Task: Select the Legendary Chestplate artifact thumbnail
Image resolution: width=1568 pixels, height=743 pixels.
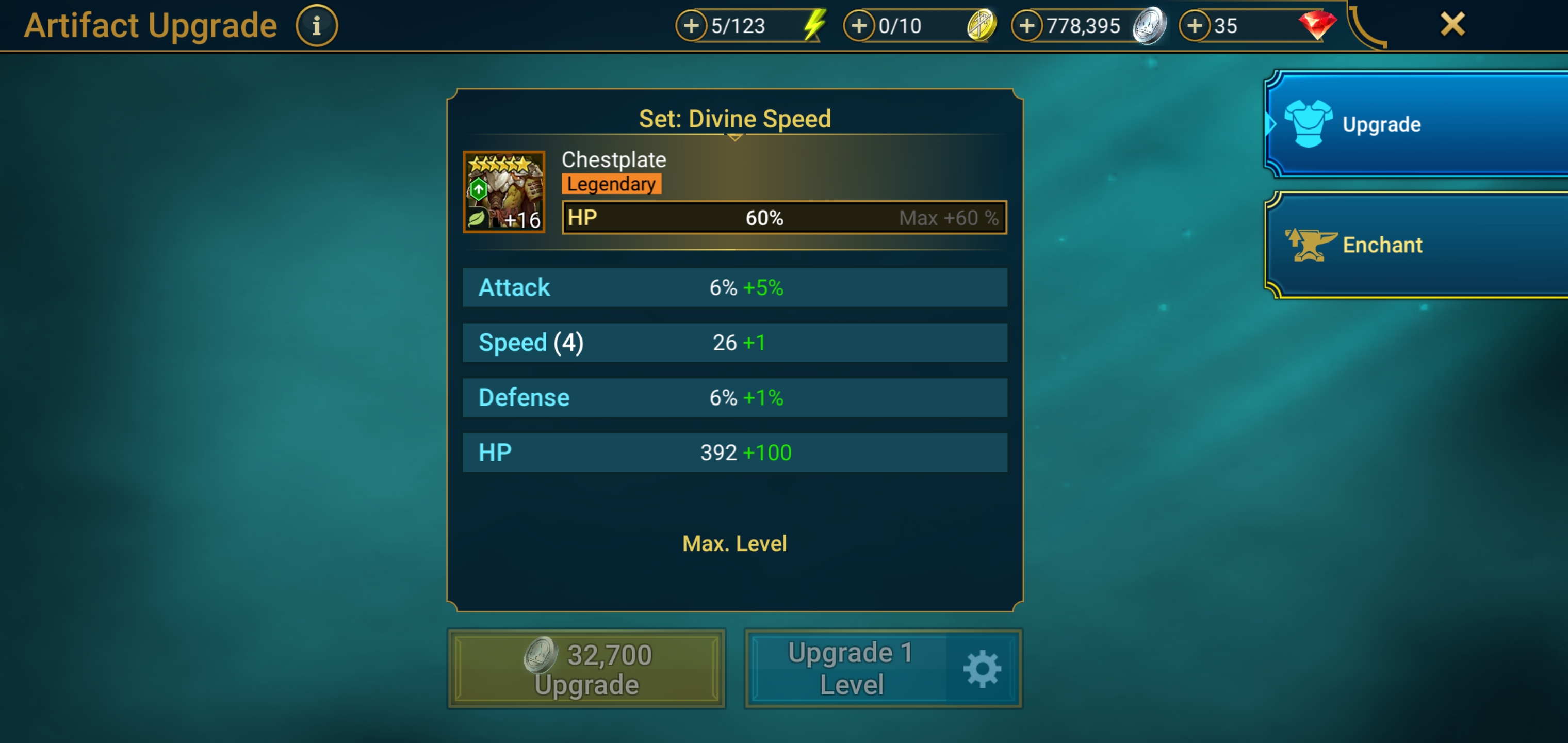Action: pyautogui.click(x=504, y=192)
